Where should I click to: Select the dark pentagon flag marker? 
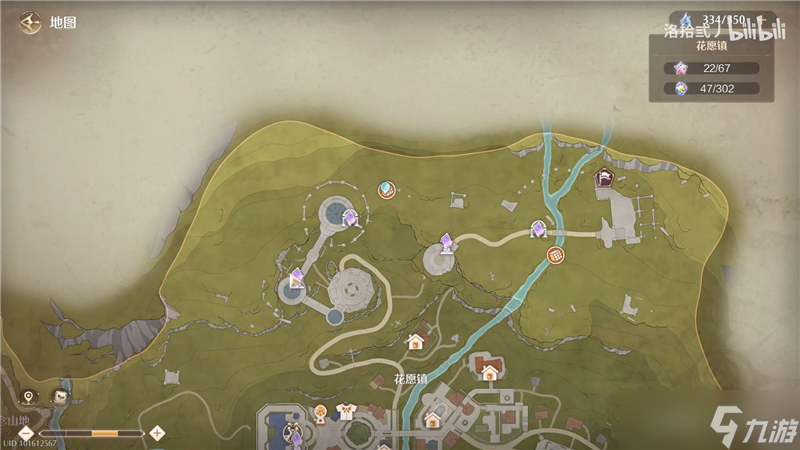click(x=605, y=179)
